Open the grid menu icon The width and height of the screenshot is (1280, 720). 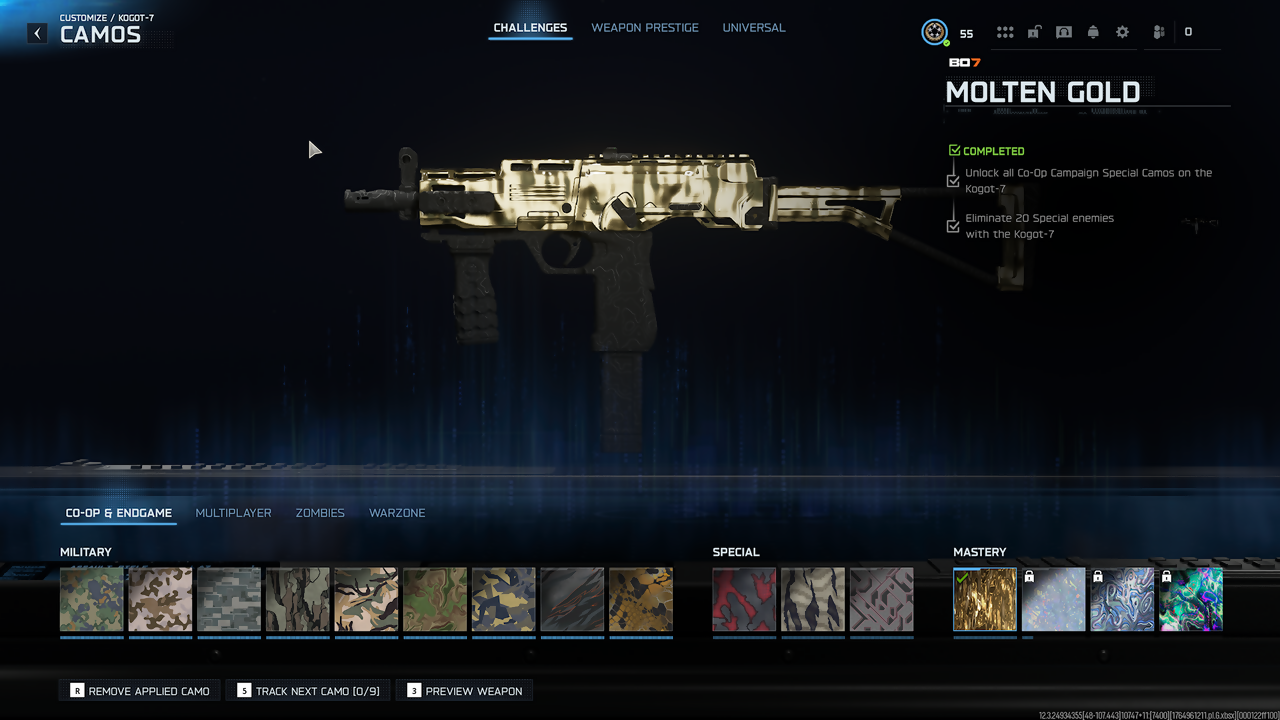[x=1005, y=32]
